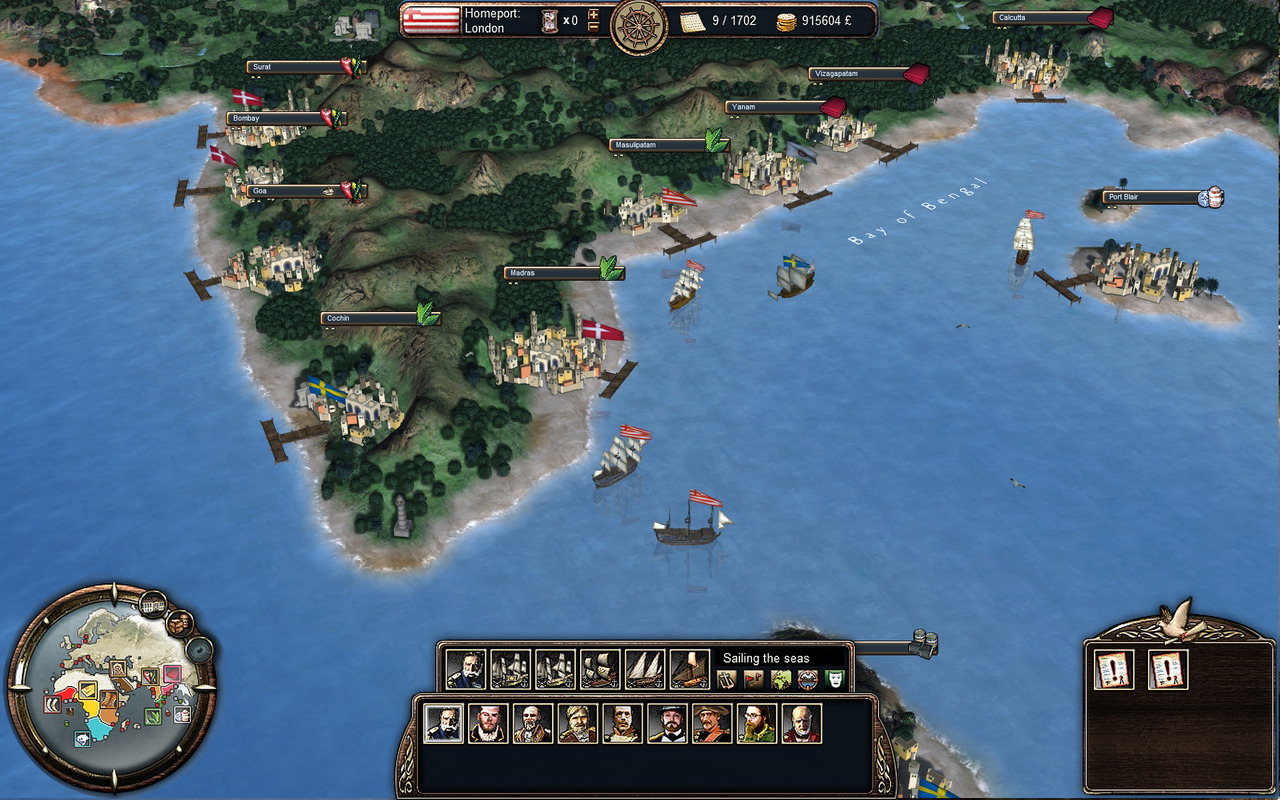Screen dimensions: 1280x800
Task: Click the green mask fleet command
Action: click(835, 680)
